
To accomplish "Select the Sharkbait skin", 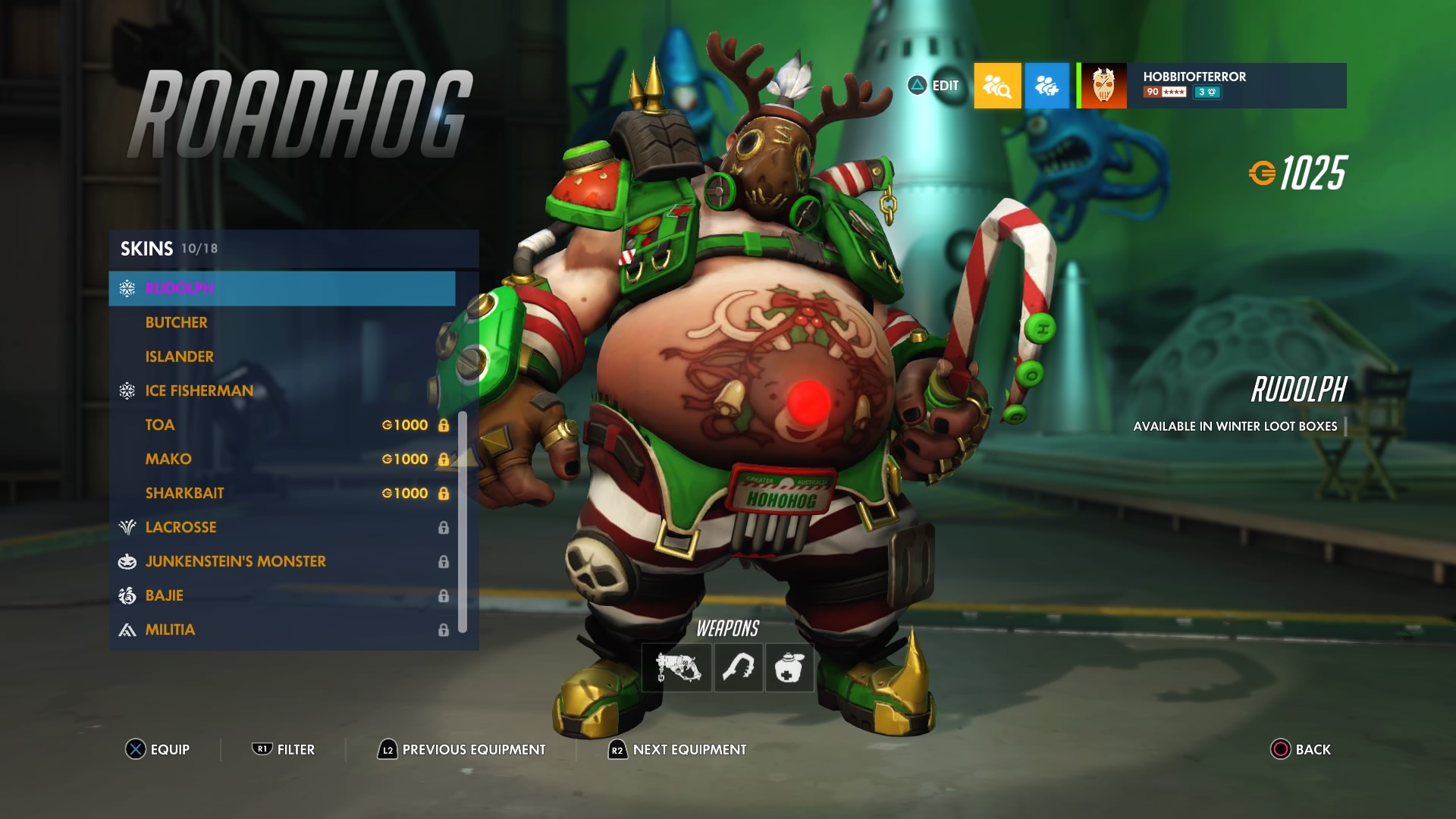I will pyautogui.click(x=184, y=493).
